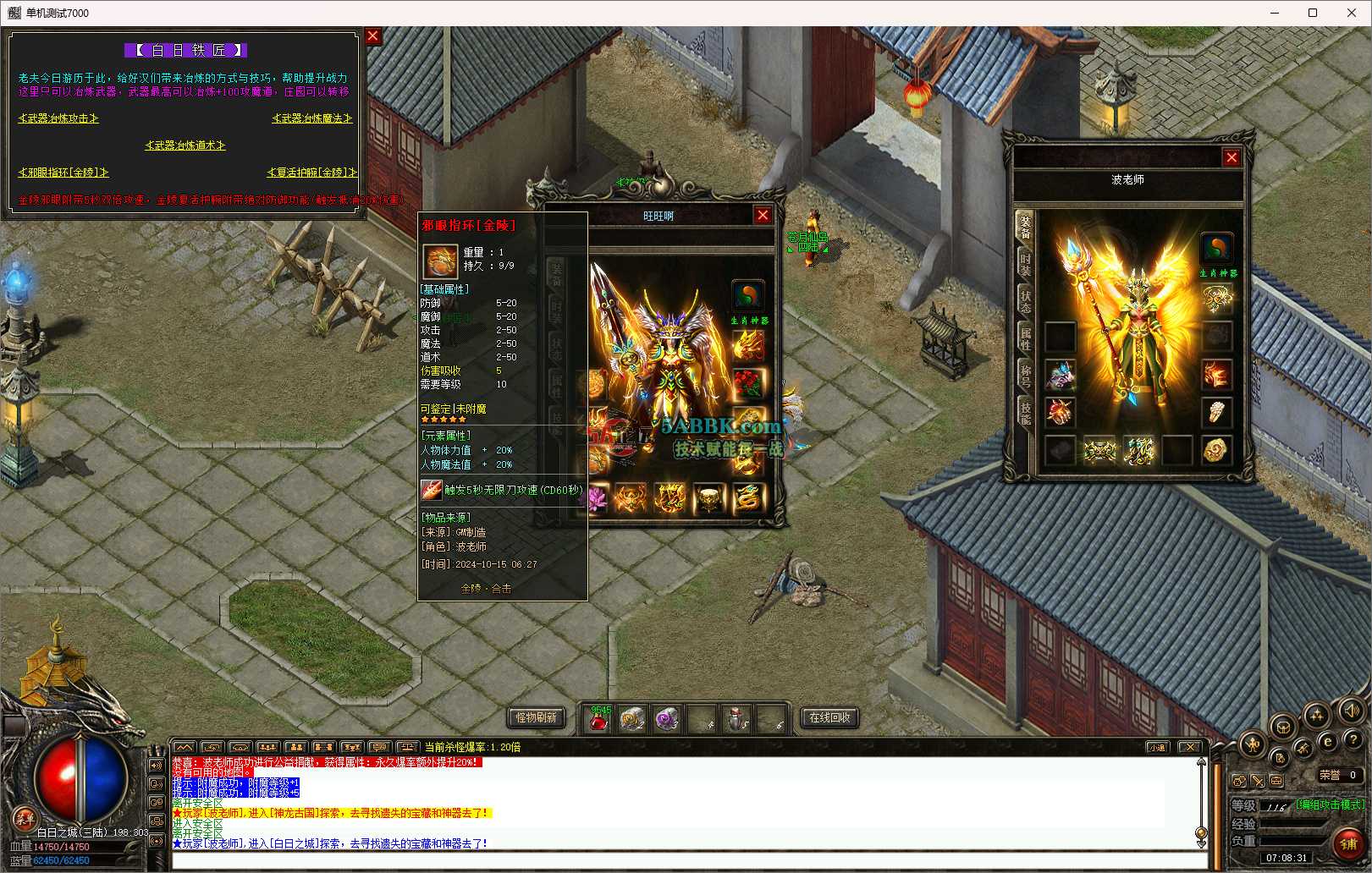Click the 怪物刷新 button
This screenshot has width=1372, height=873.
(x=536, y=717)
